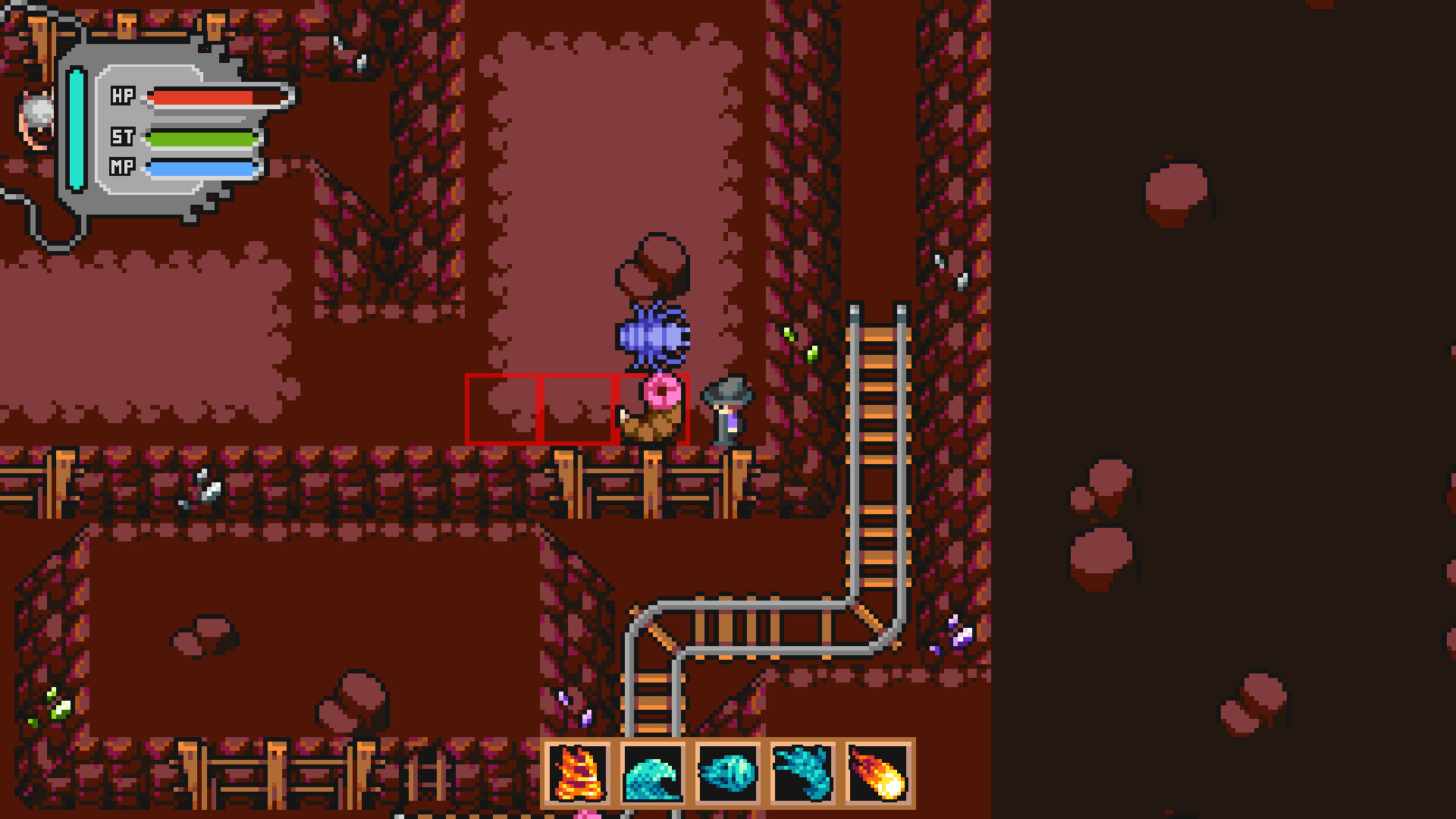The image size is (1456, 819).
Task: Select the campfire flame spell in the hotbar
Action: click(x=578, y=775)
